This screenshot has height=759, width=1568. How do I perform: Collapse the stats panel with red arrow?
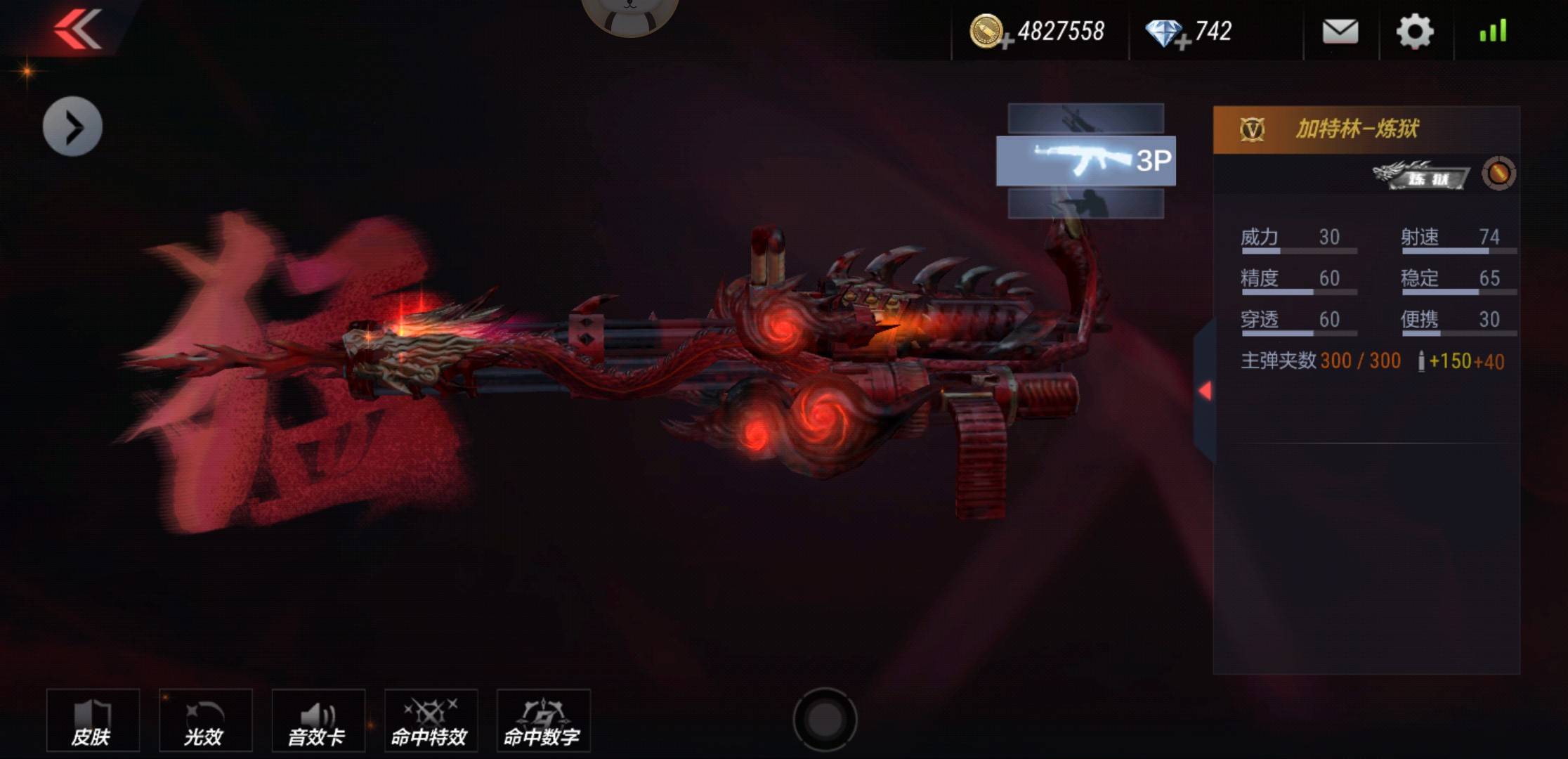(x=1205, y=391)
